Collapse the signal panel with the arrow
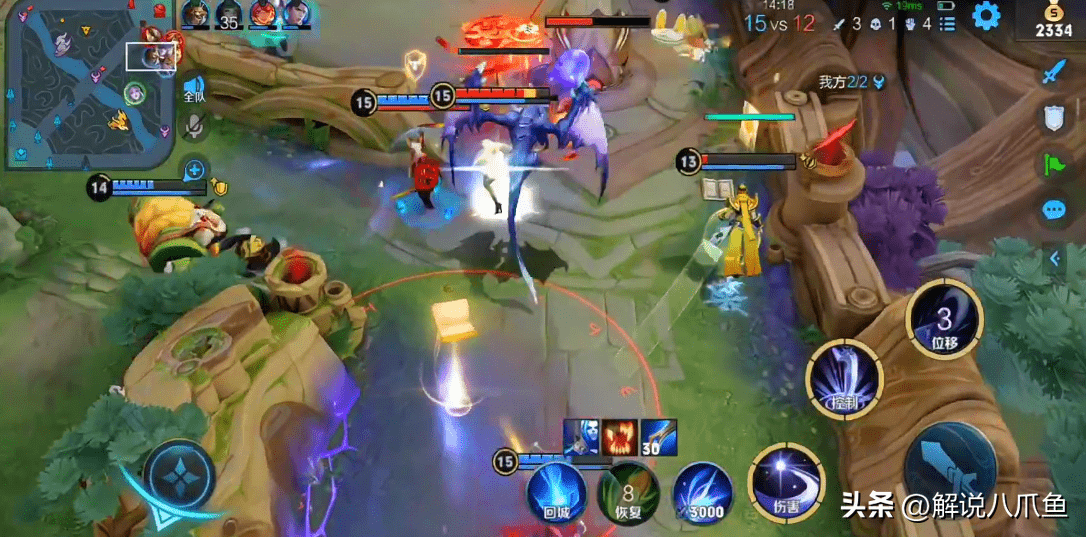This screenshot has height=537, width=1086. (1054, 259)
